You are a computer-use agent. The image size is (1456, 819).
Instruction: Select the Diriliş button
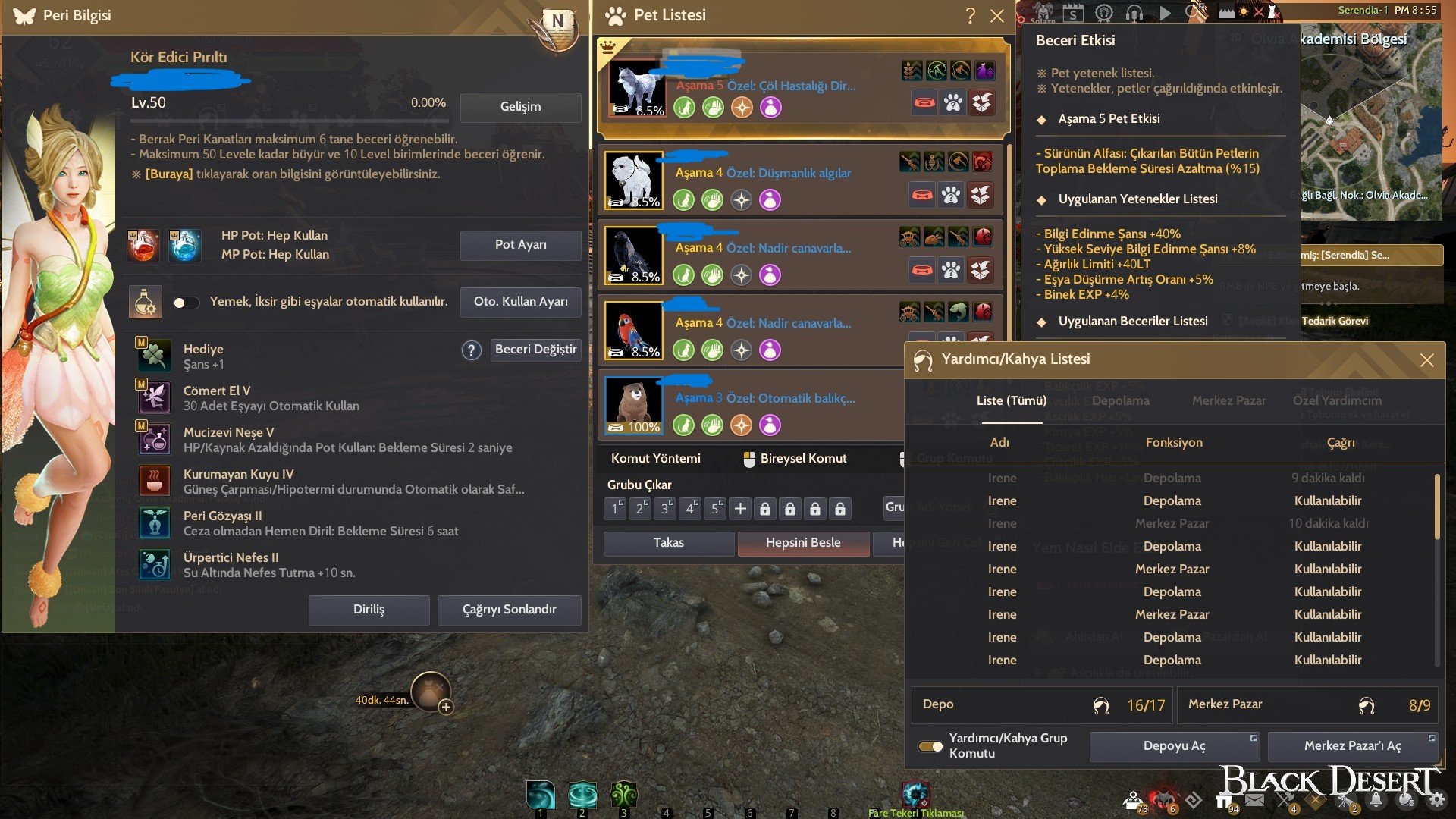[369, 610]
